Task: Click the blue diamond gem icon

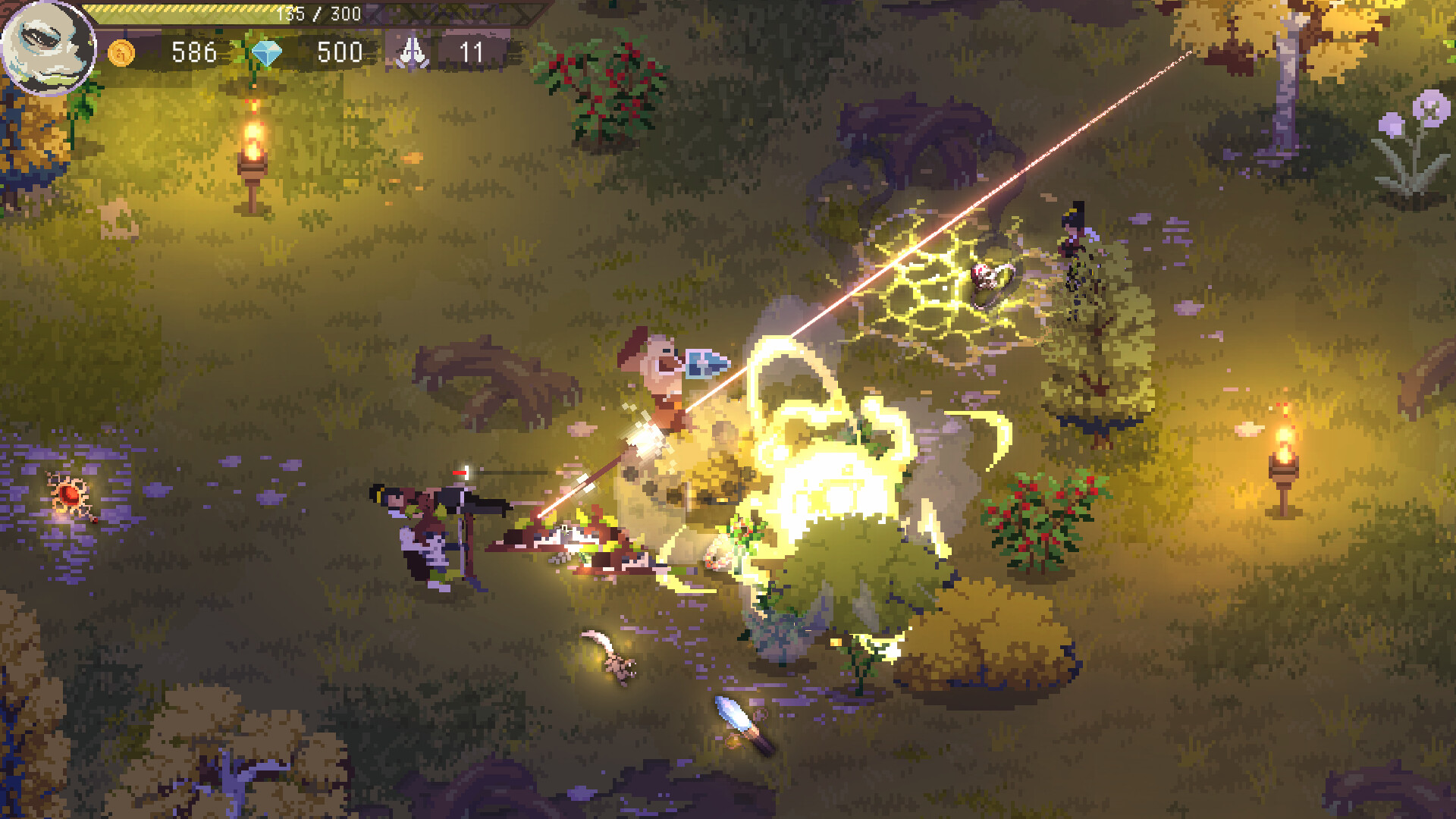Action: click(264, 53)
